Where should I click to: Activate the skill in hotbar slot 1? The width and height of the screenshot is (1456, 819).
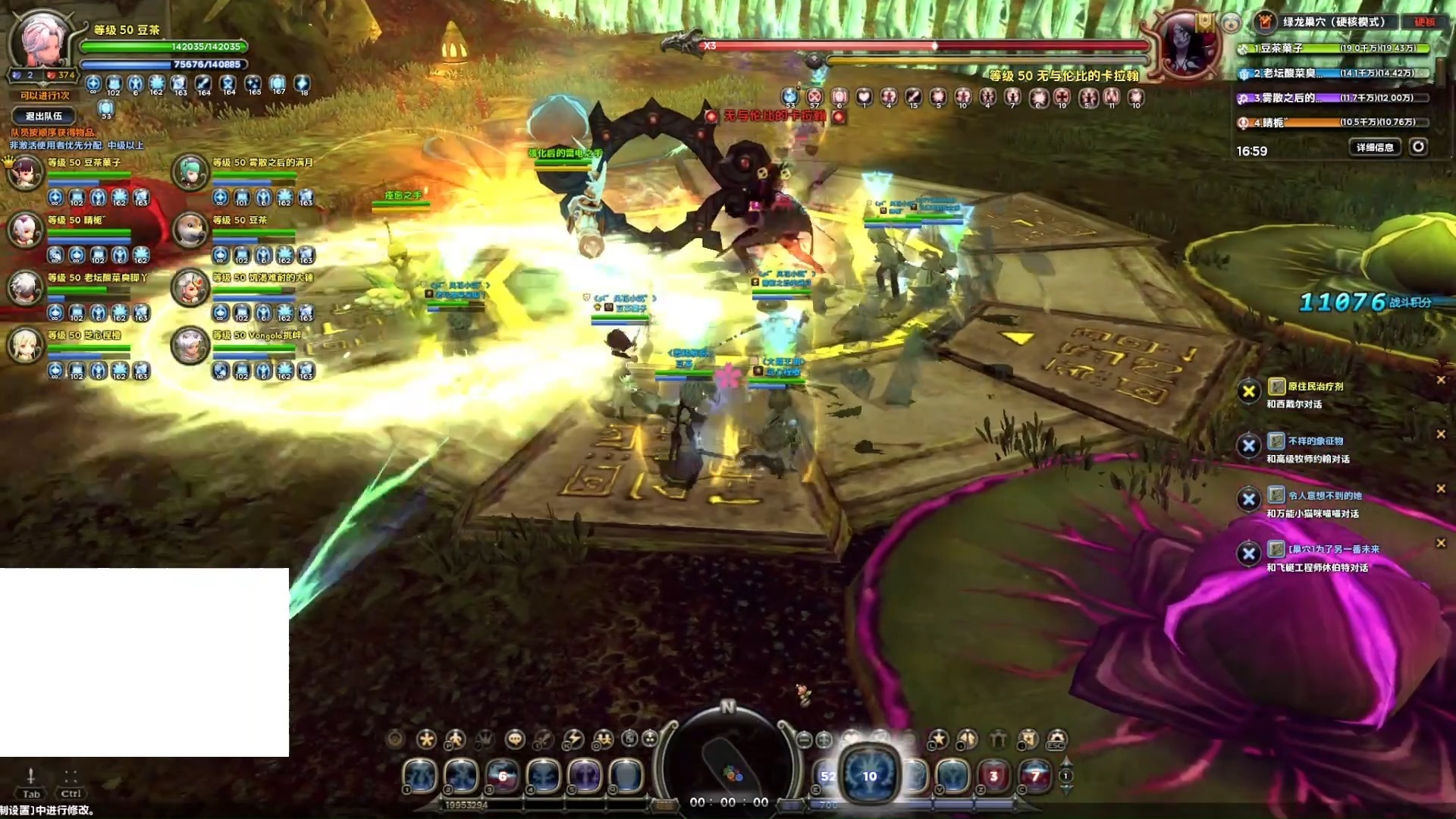pyautogui.click(x=420, y=776)
